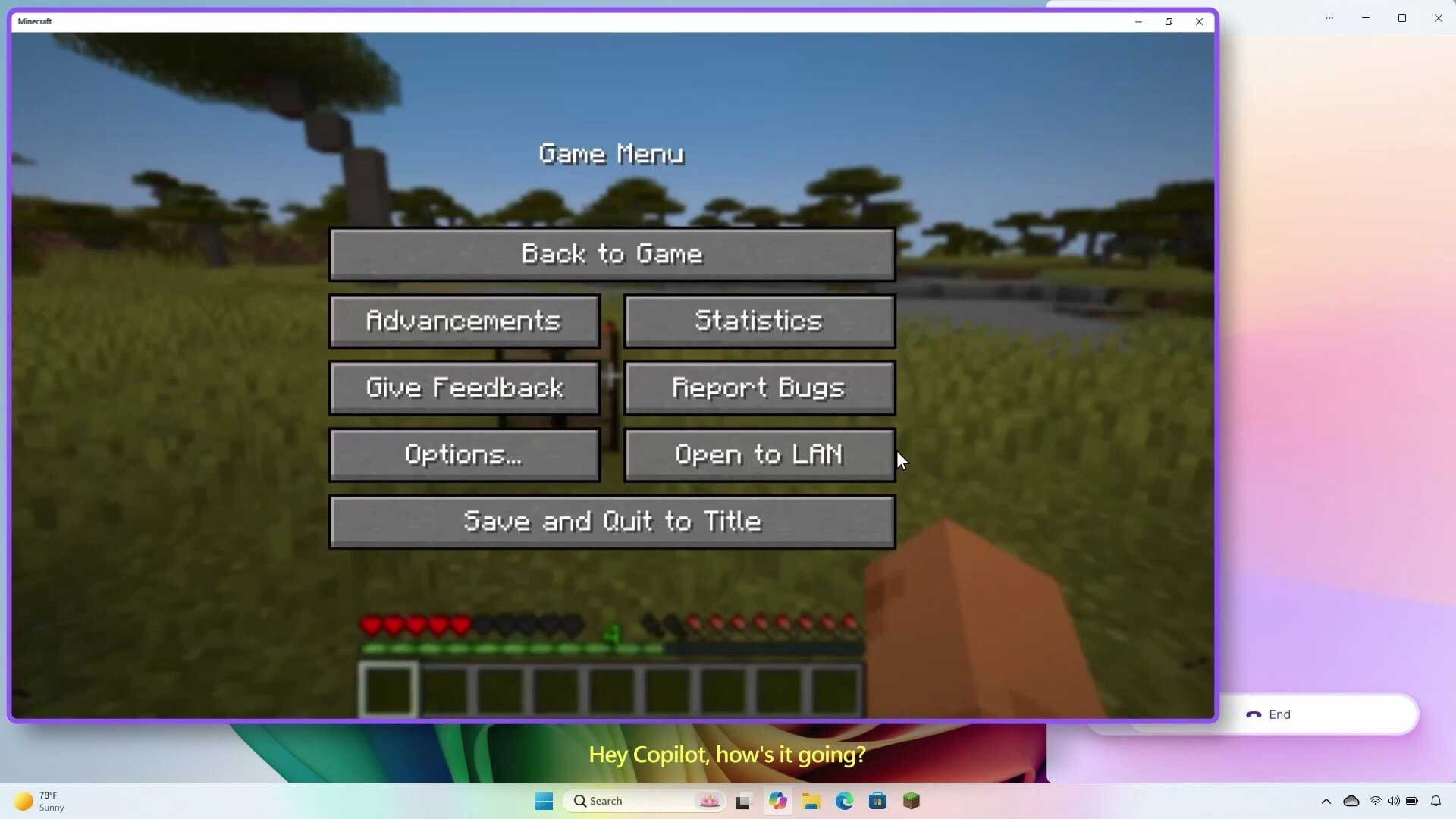Open Wi-Fi settings from the system tray

tap(1375, 801)
